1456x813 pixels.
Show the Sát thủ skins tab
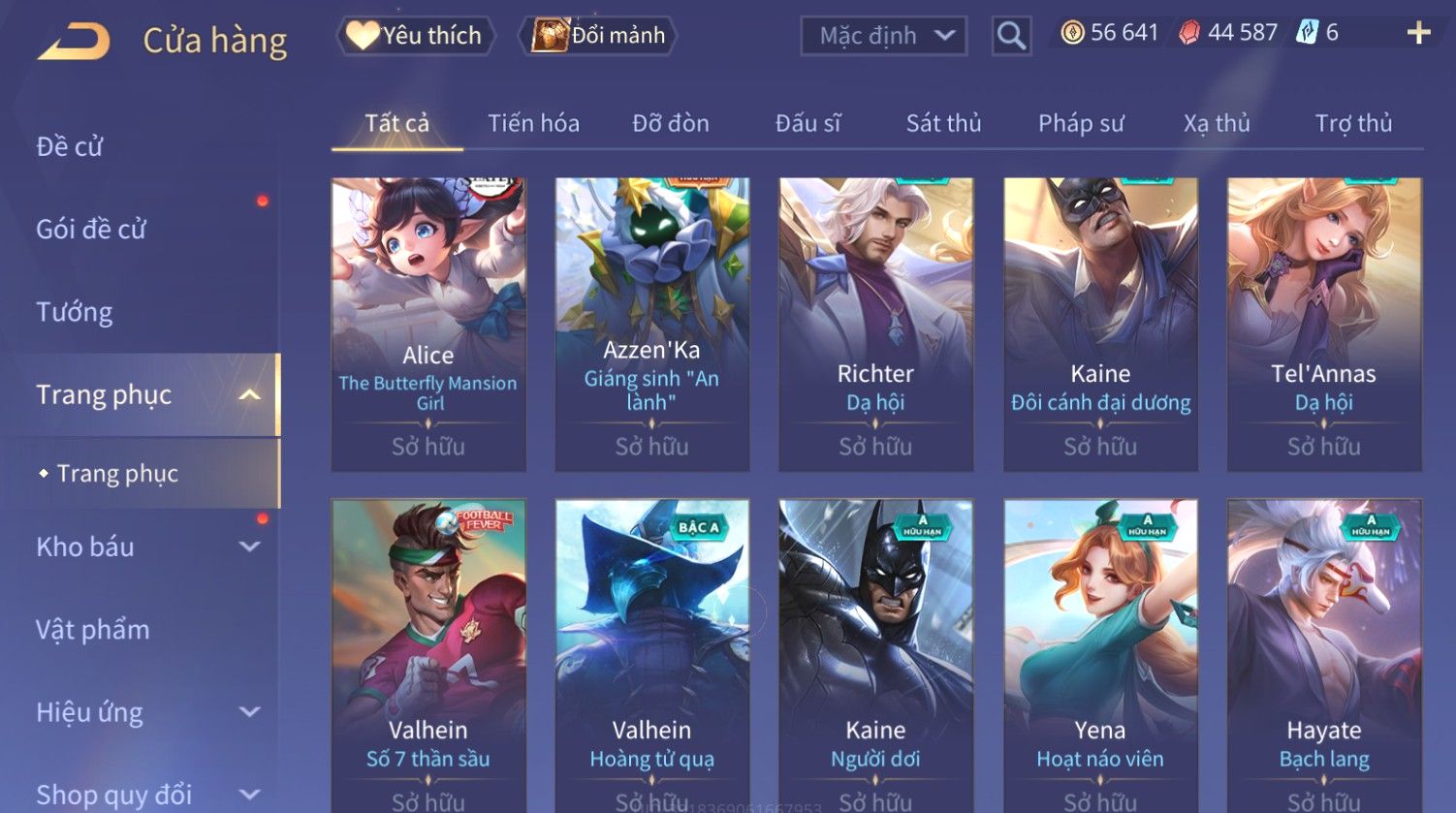[943, 123]
